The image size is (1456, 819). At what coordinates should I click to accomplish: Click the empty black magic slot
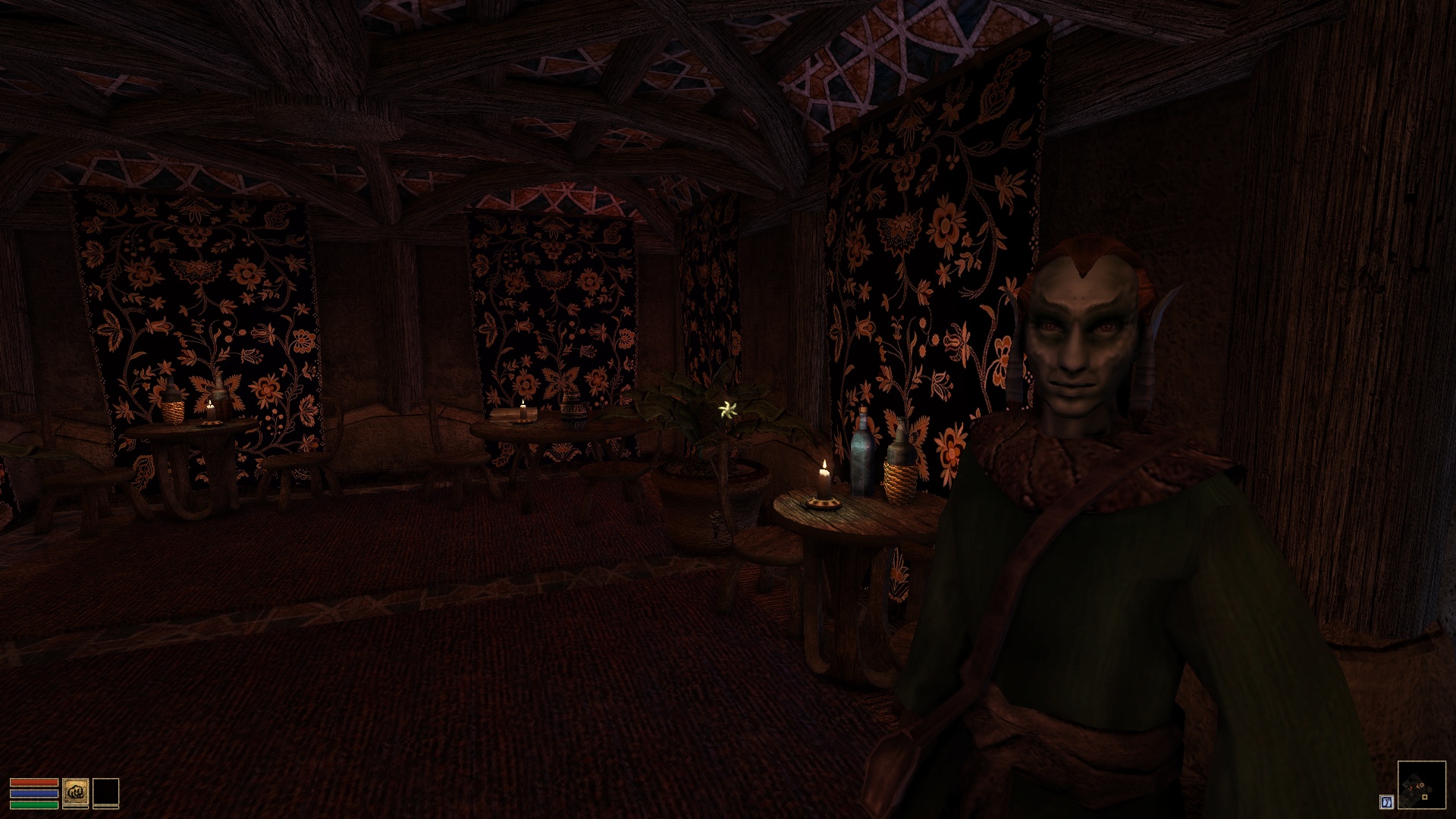coord(105,792)
